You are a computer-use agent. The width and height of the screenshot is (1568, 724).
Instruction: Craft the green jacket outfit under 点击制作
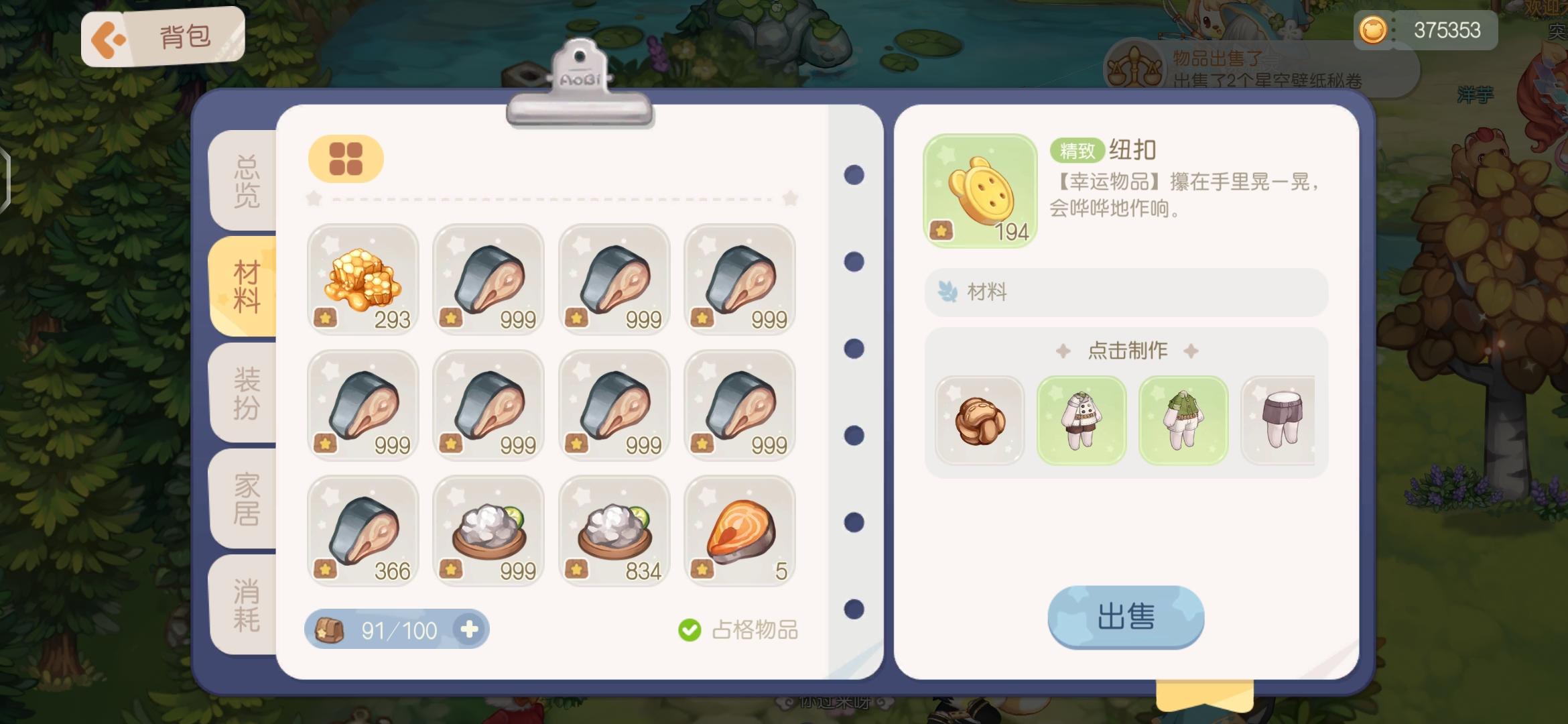tap(1183, 420)
